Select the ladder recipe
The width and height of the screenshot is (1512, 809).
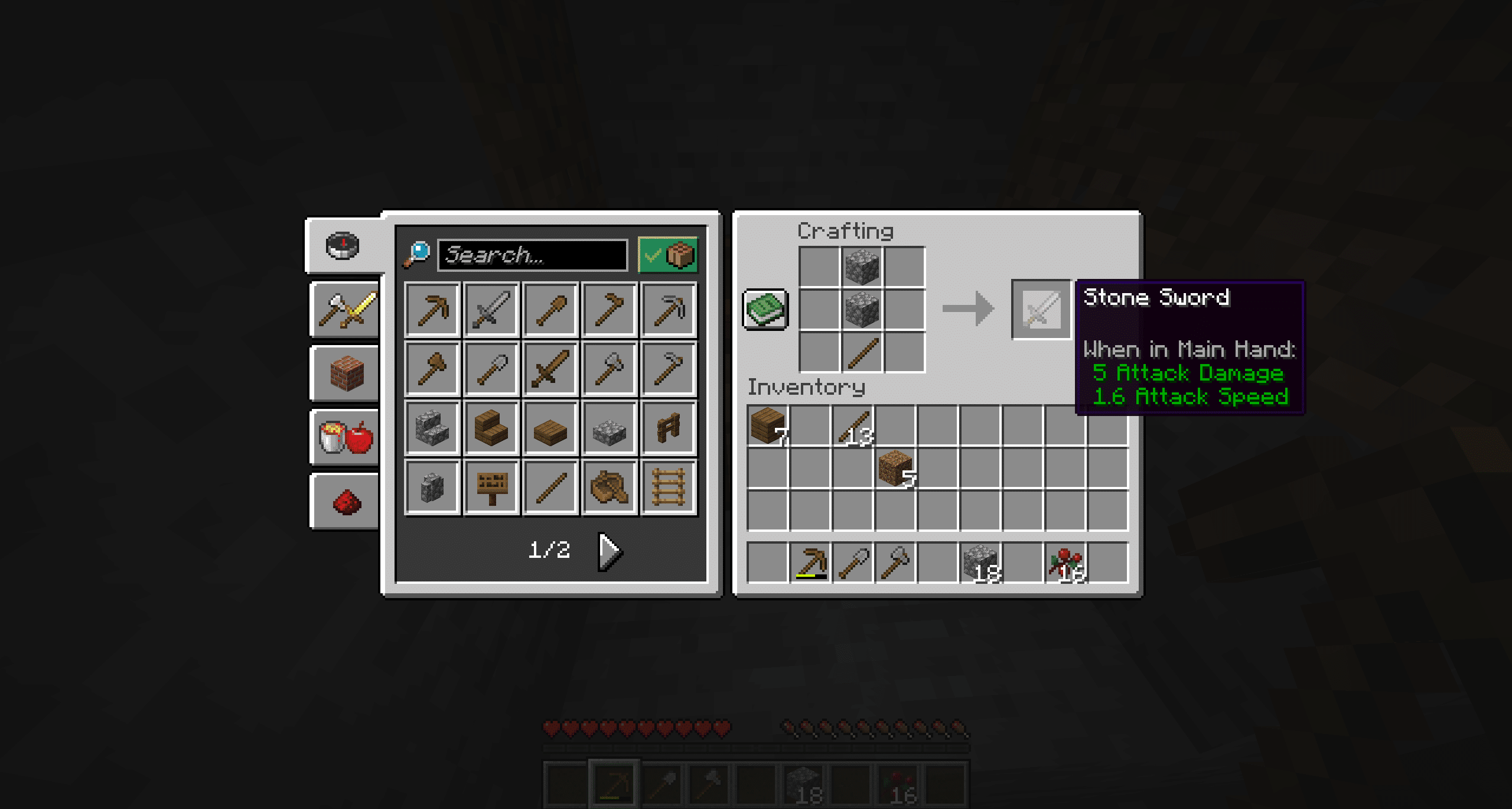(670, 488)
